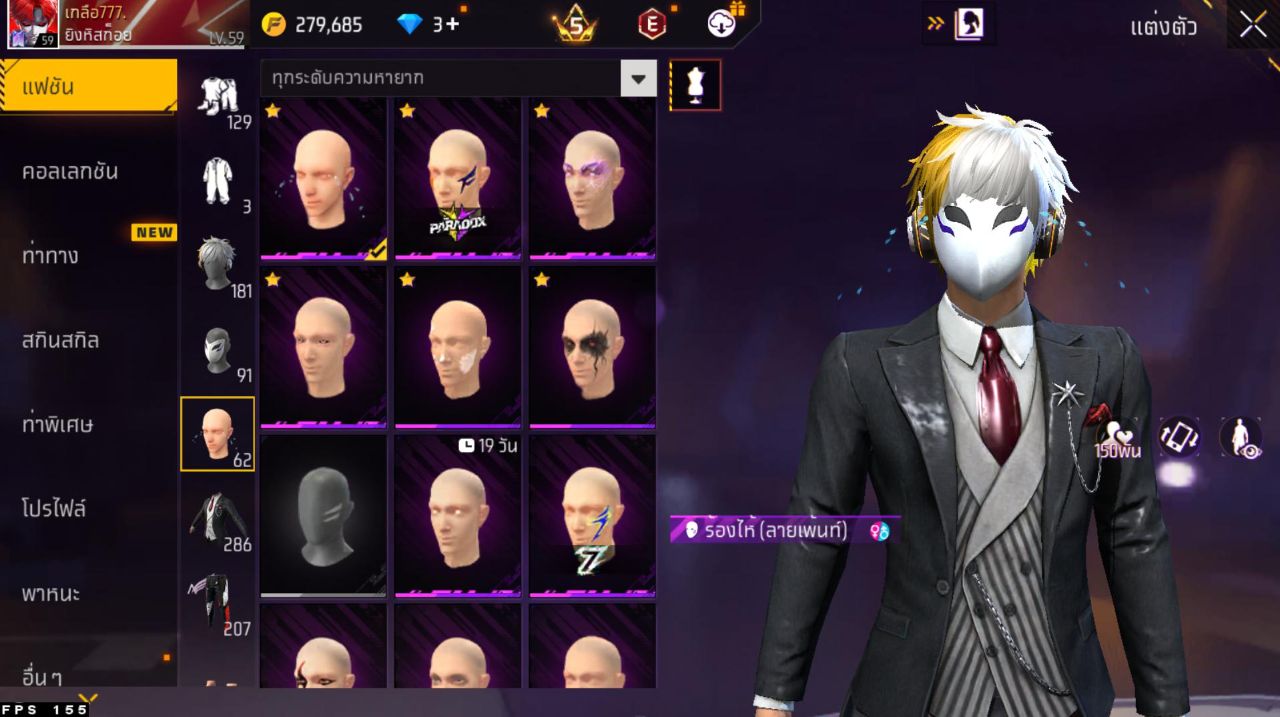Show the hair subcategory with 181 items
The height and width of the screenshot is (717, 1280).
point(218,265)
